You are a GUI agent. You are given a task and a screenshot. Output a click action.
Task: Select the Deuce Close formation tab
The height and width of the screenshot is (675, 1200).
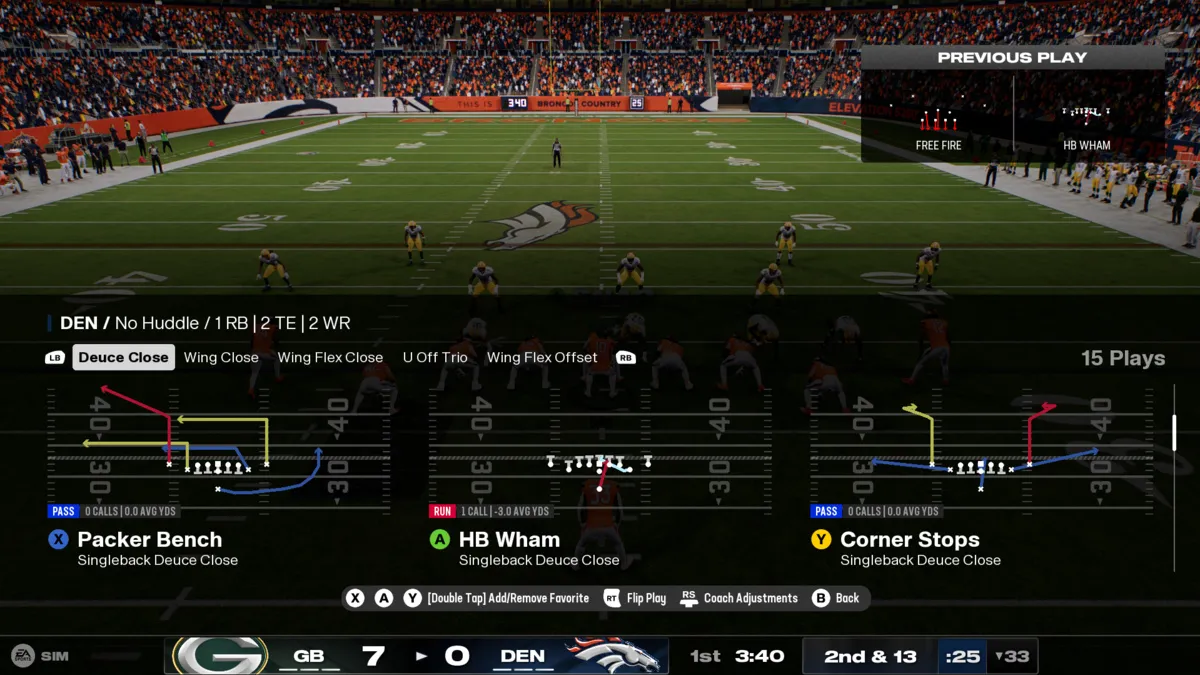click(123, 357)
